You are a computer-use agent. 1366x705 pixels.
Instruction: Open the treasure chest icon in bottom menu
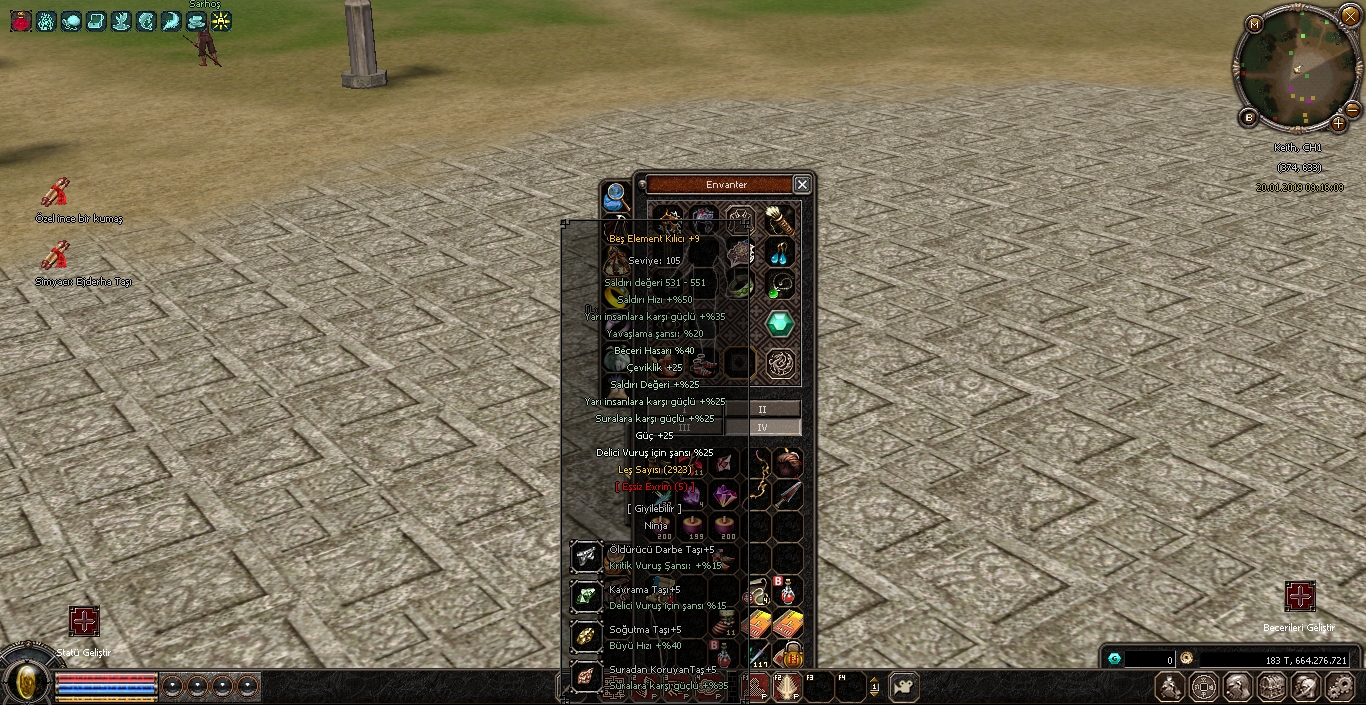point(1271,687)
